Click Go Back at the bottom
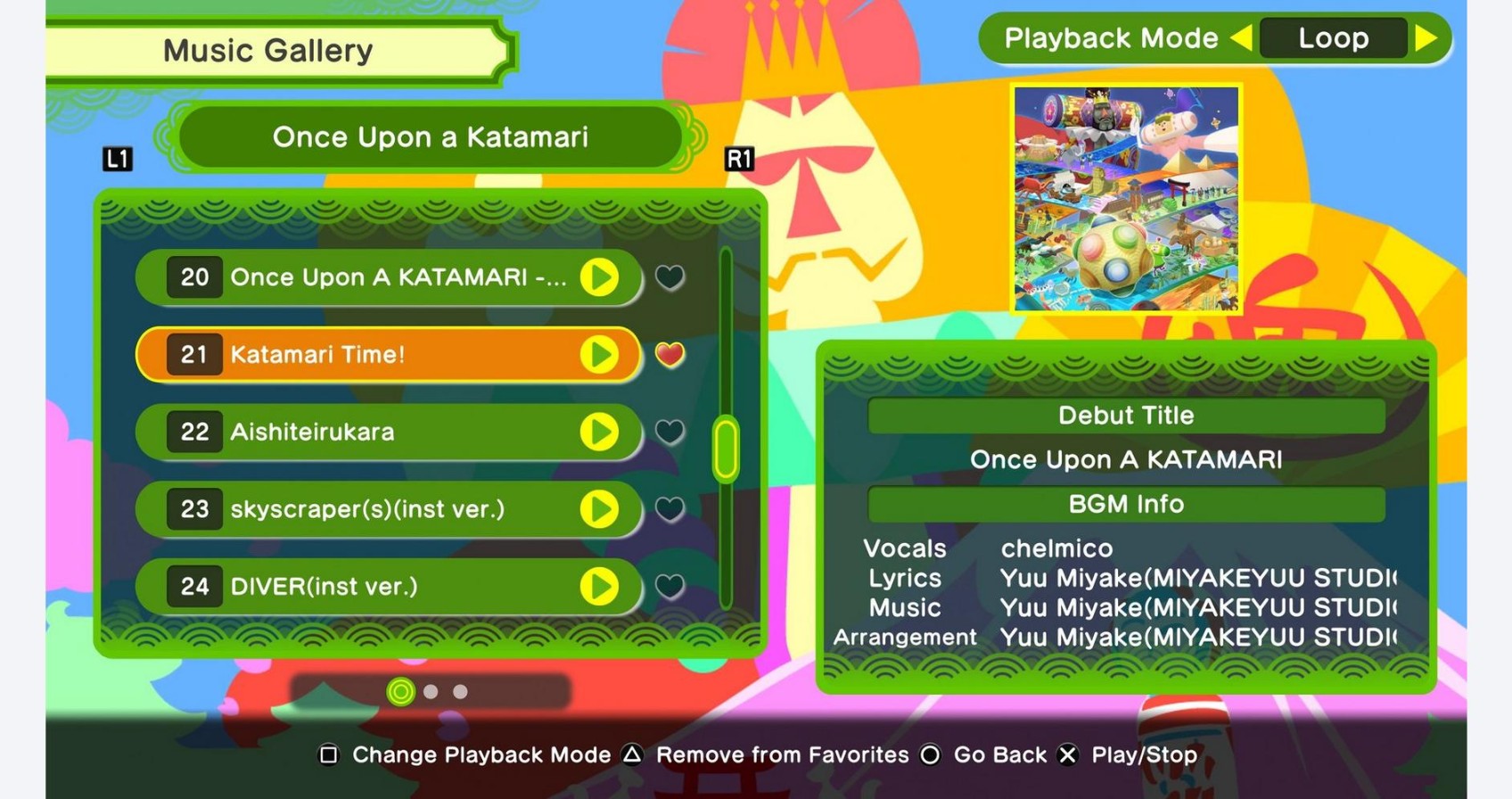This screenshot has height=799, width=1512. [1000, 754]
